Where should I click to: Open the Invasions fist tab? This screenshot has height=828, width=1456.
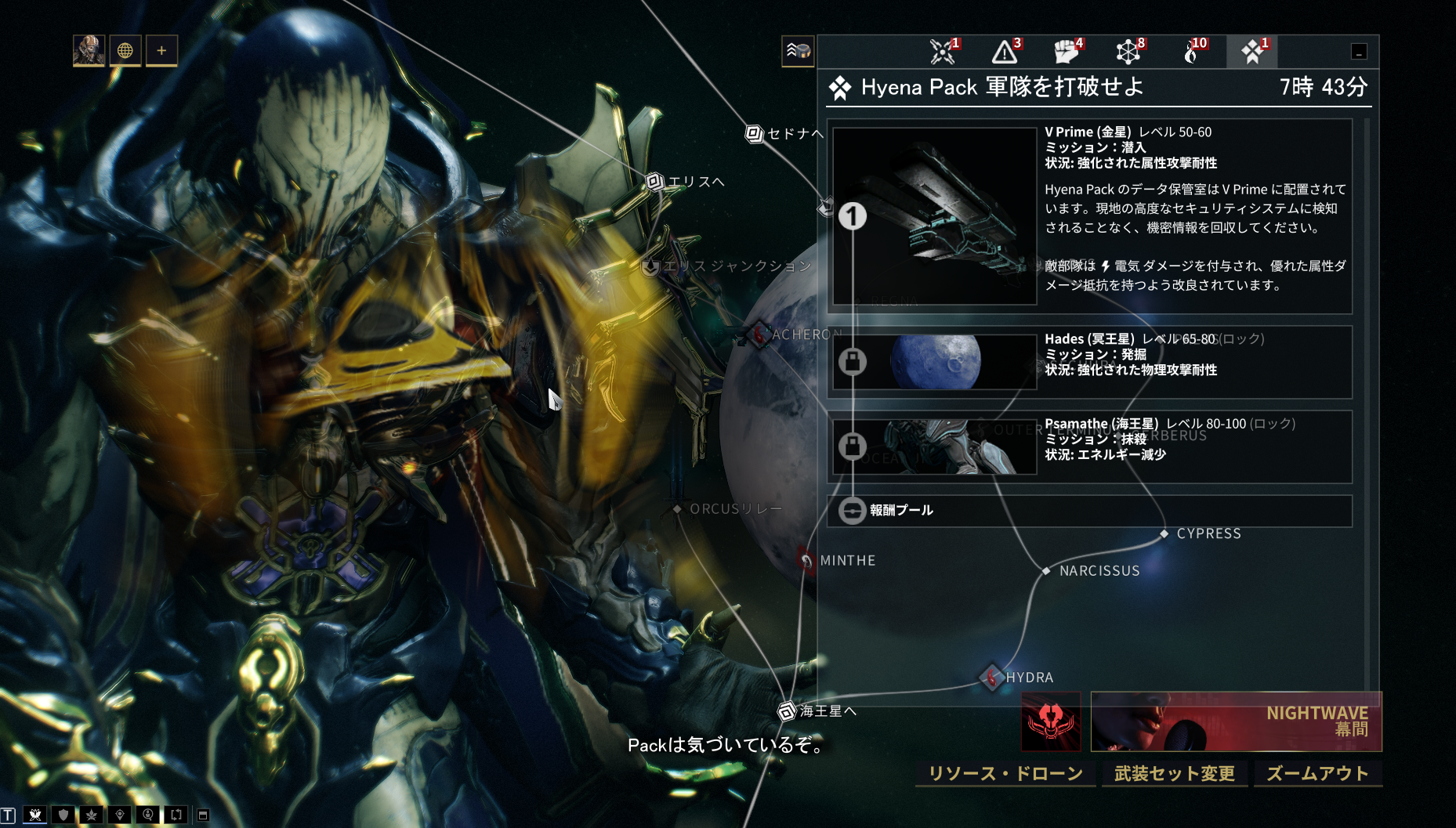tap(1067, 52)
